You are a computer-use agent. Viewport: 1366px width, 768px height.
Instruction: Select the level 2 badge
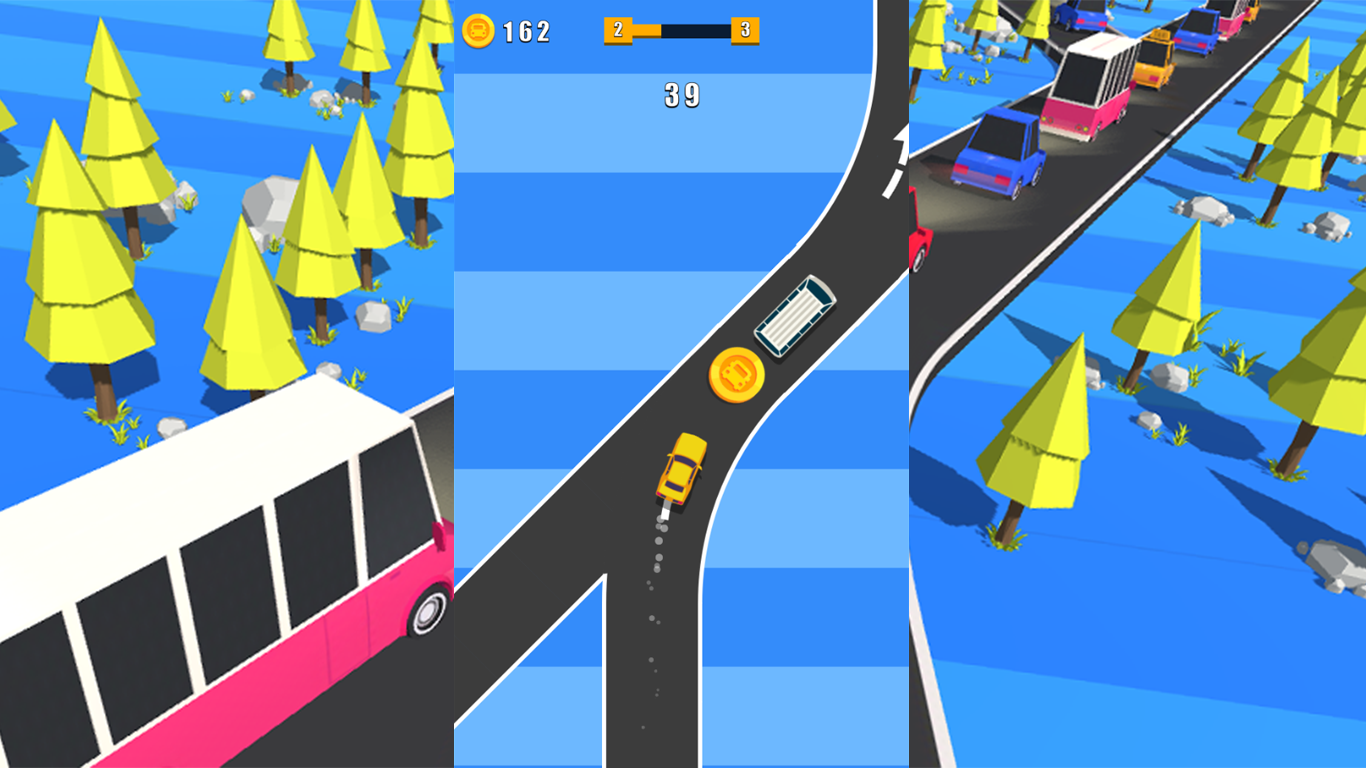coord(618,30)
